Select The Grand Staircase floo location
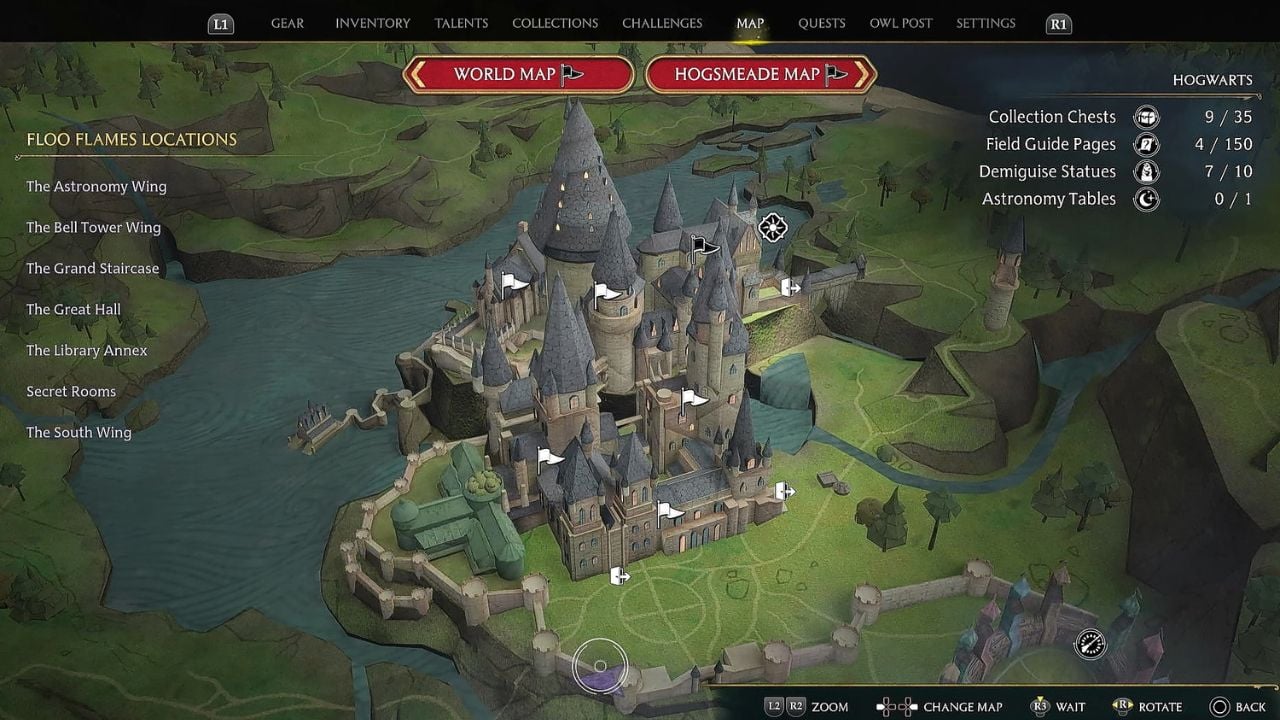 click(92, 269)
